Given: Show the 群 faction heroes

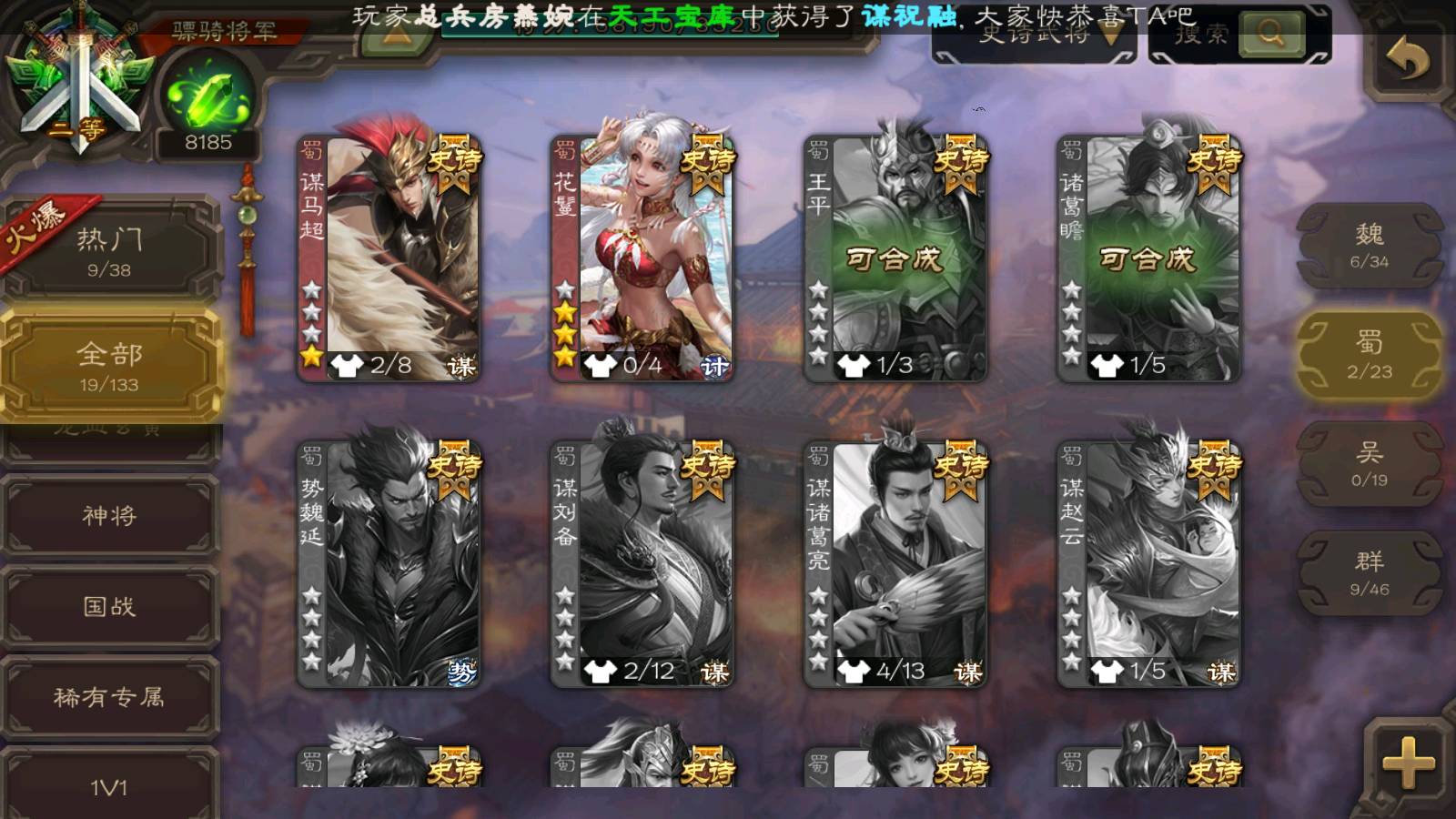Looking at the screenshot, I should point(1369,573).
